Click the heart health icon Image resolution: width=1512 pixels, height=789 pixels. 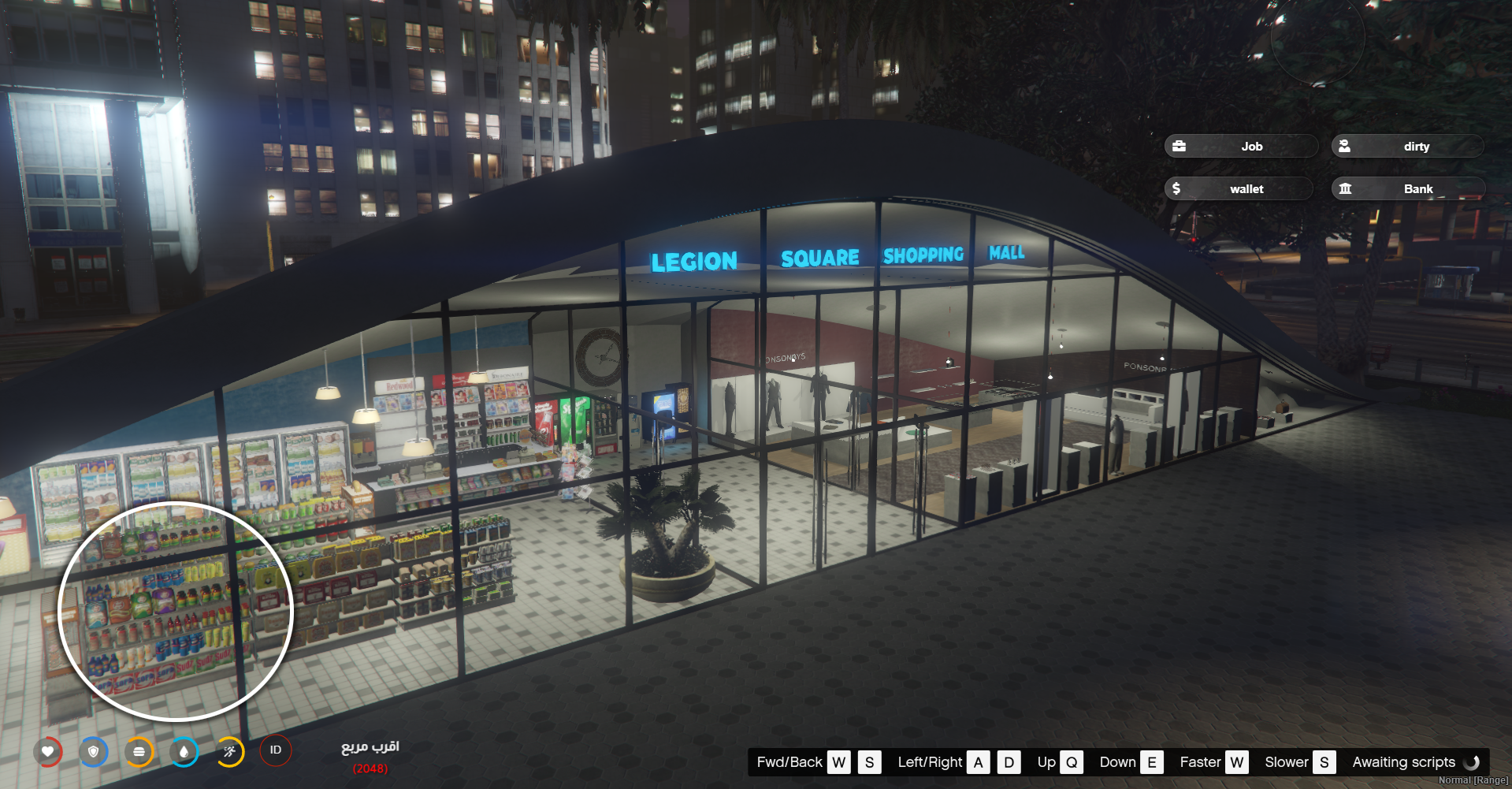coord(48,751)
